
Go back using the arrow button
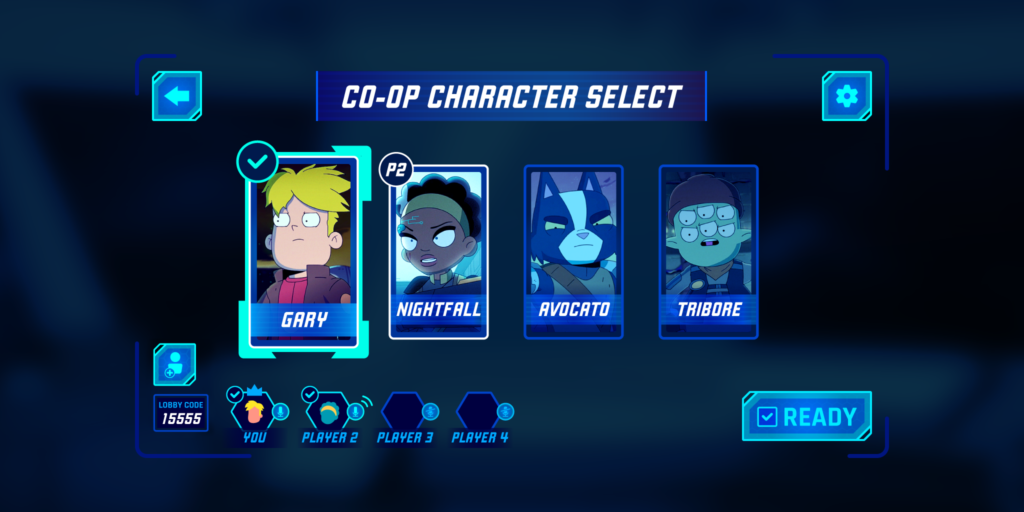coord(177,96)
